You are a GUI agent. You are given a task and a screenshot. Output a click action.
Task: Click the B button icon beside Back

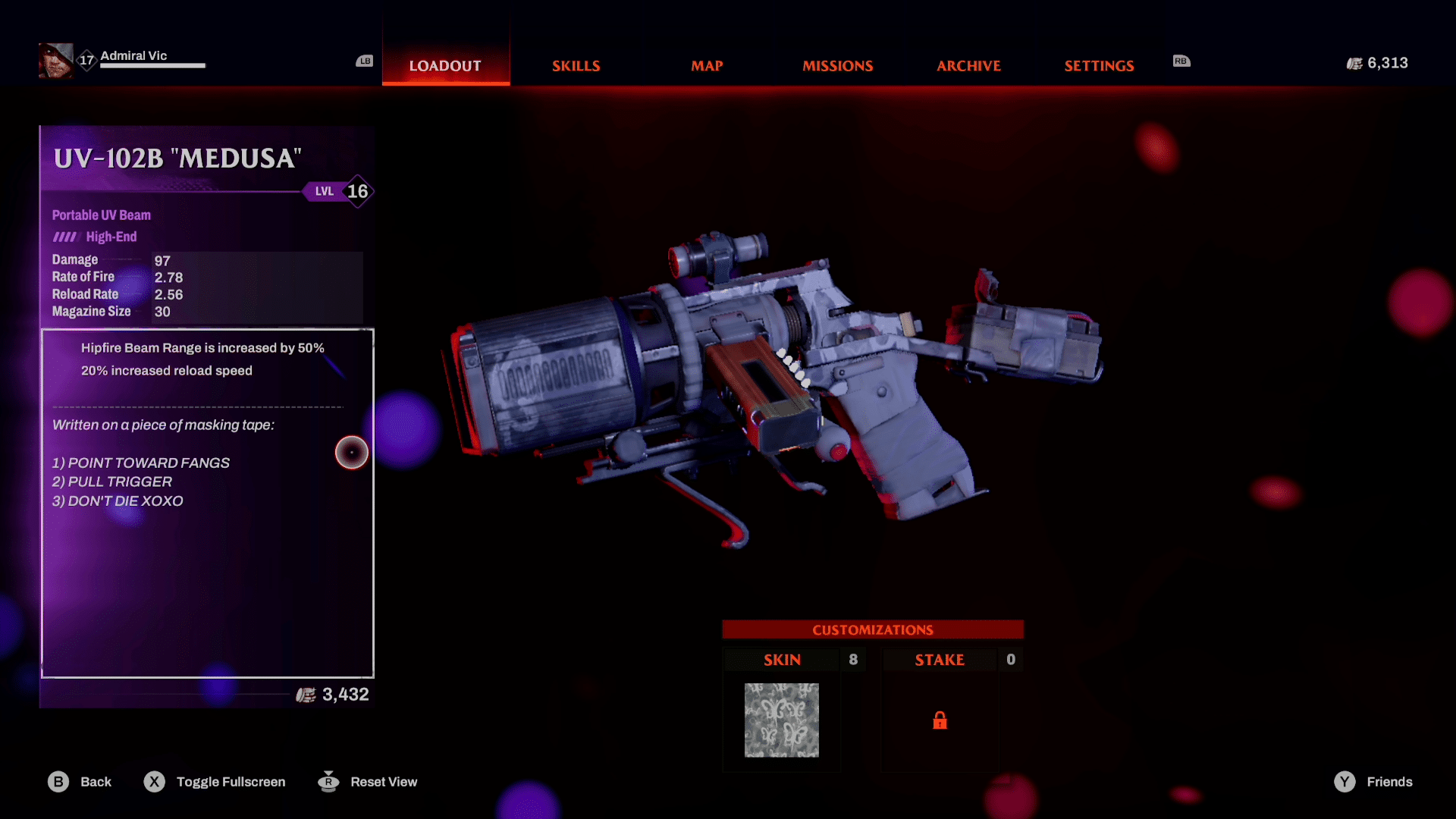pos(58,782)
